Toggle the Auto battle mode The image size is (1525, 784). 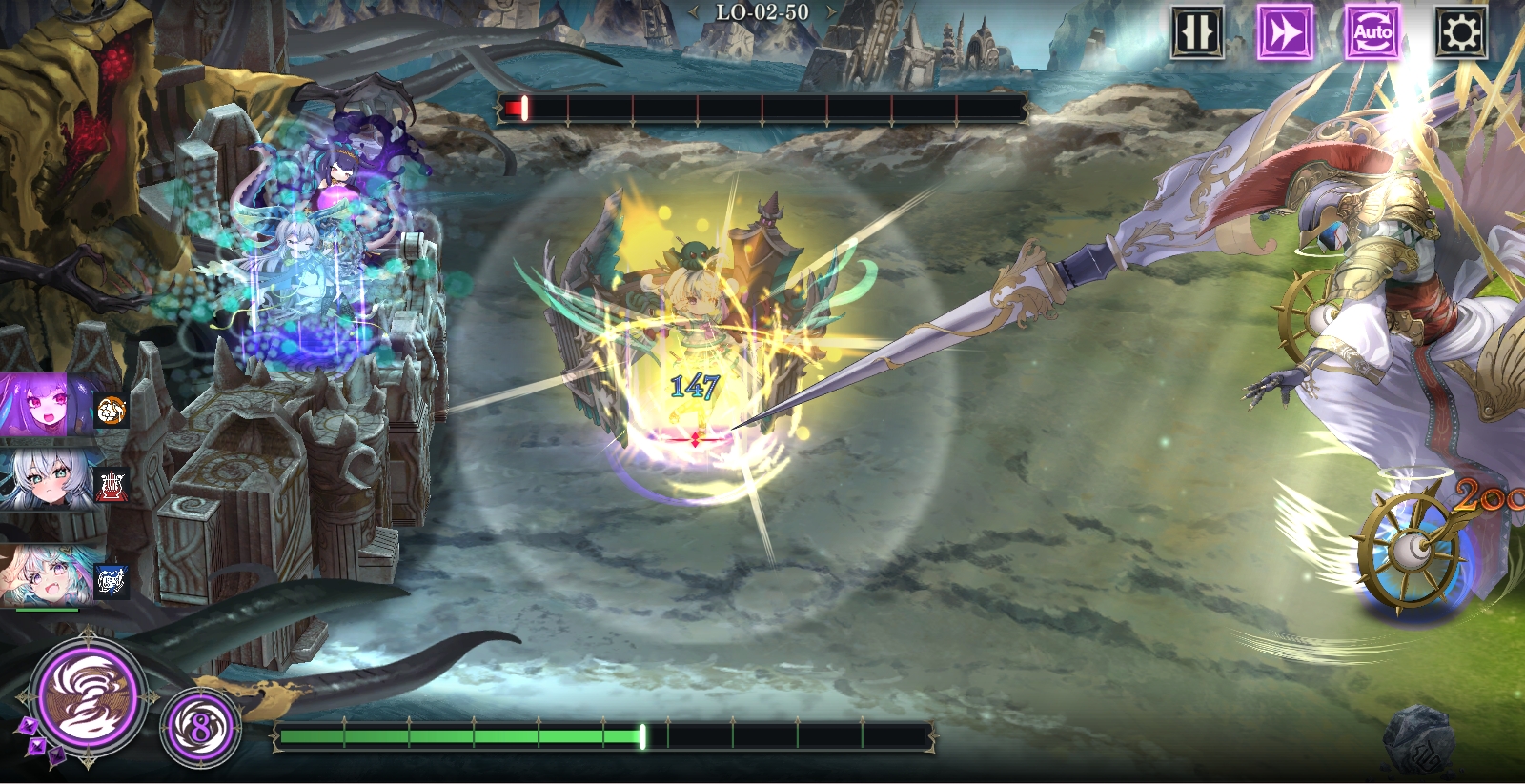1372,32
